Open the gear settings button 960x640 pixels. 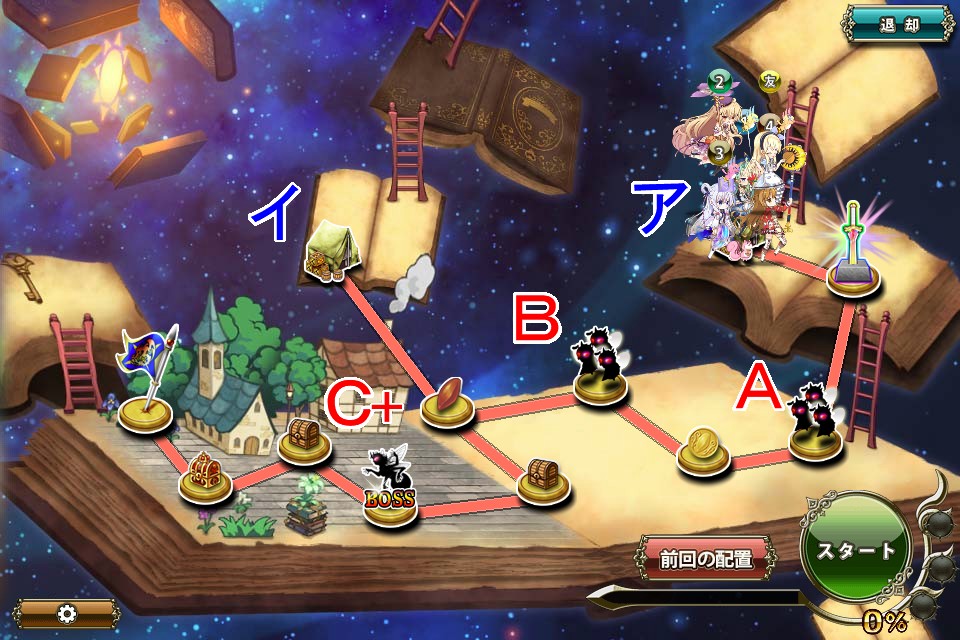click(66, 613)
